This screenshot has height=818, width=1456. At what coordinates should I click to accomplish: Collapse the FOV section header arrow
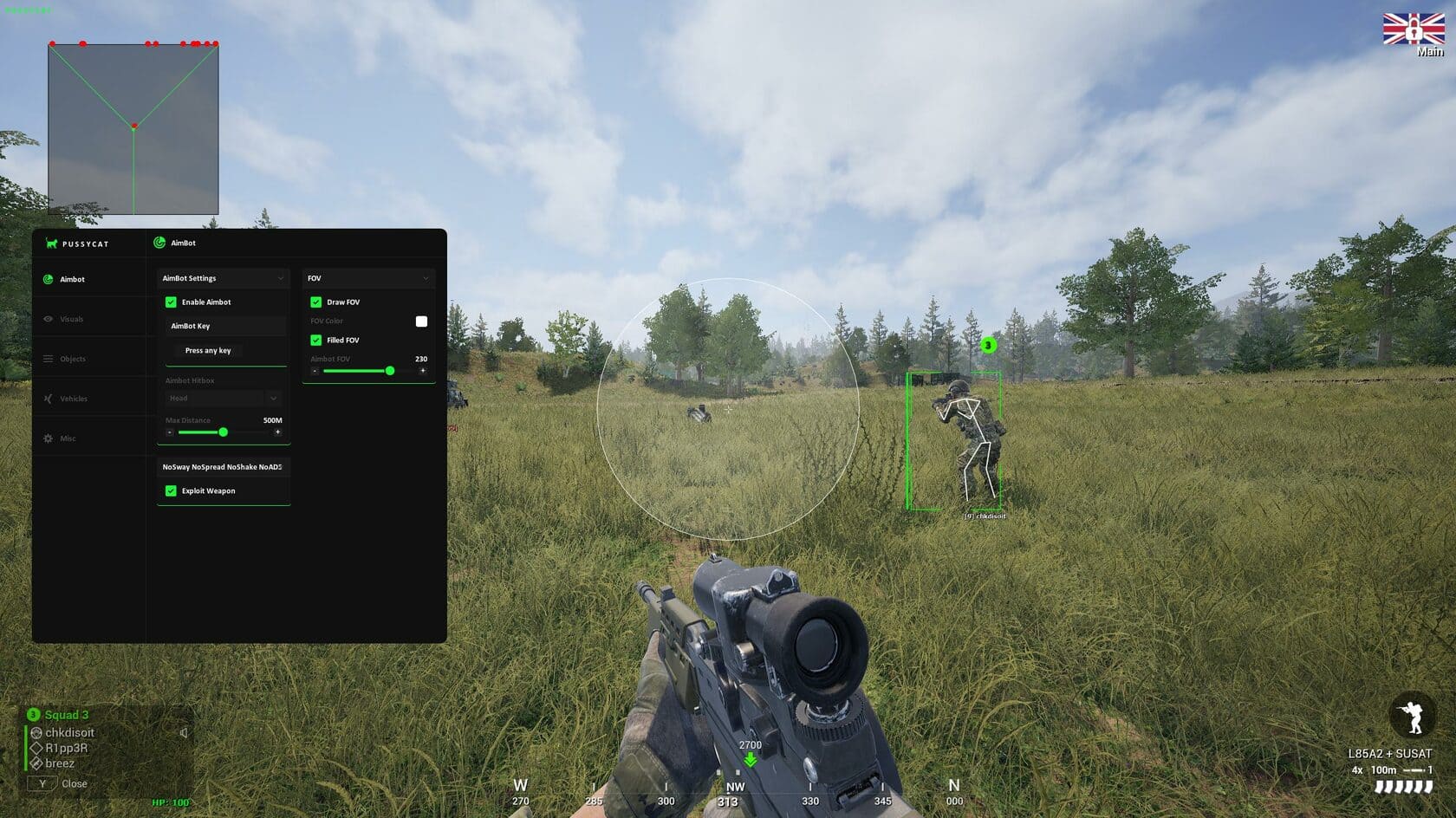(426, 278)
